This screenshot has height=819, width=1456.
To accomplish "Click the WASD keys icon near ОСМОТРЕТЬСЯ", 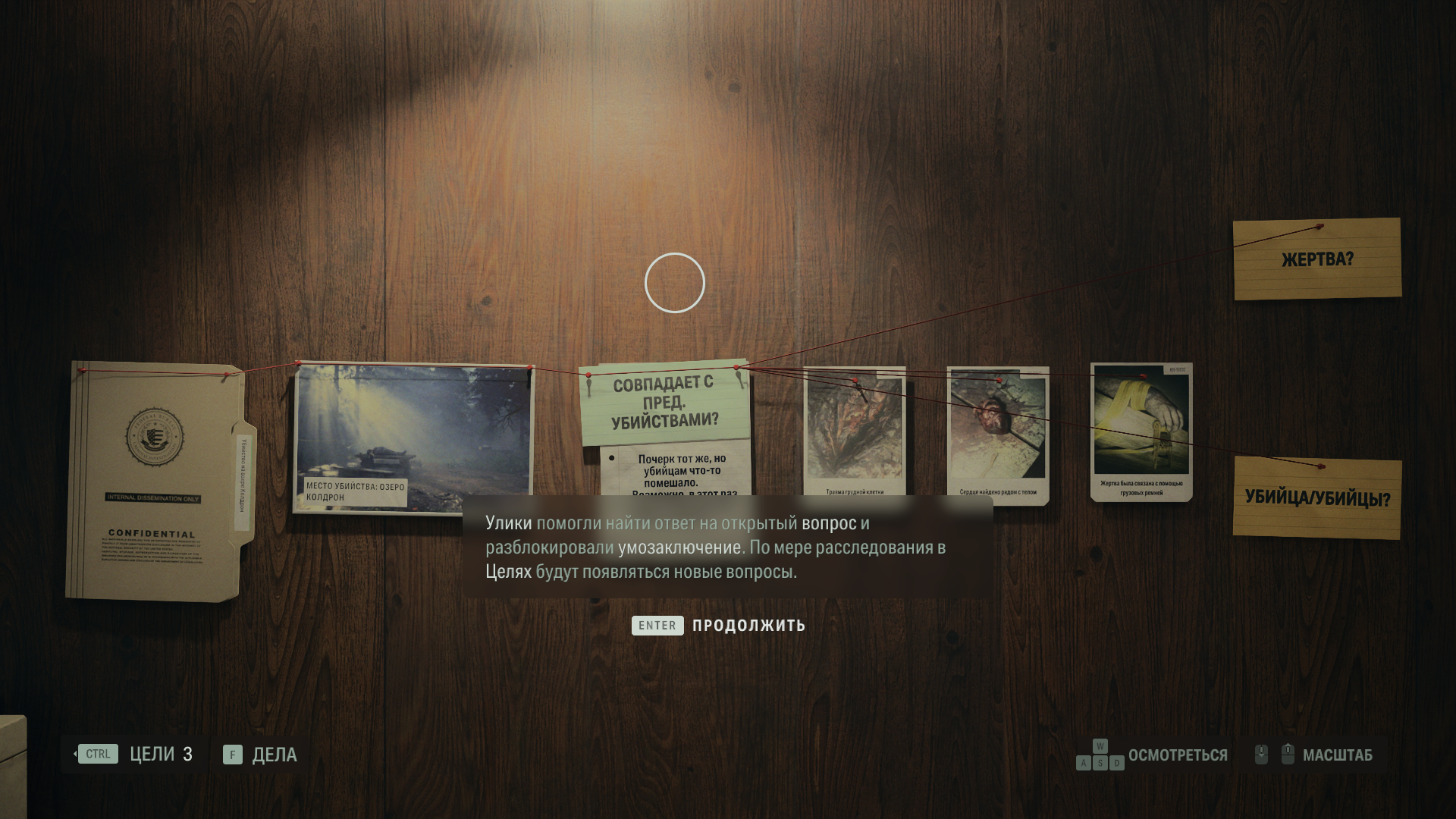I will point(1100,755).
